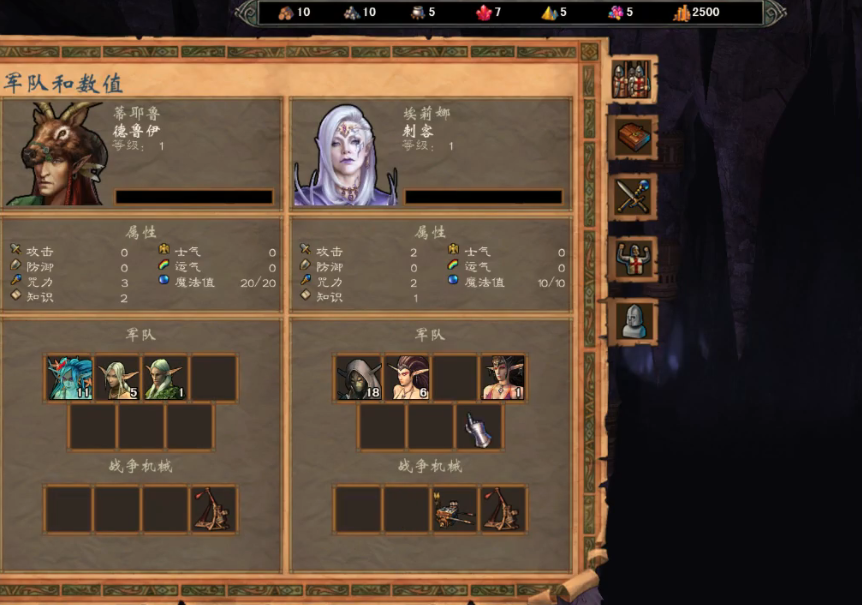Select the blonde elf stack of 5

[118, 378]
